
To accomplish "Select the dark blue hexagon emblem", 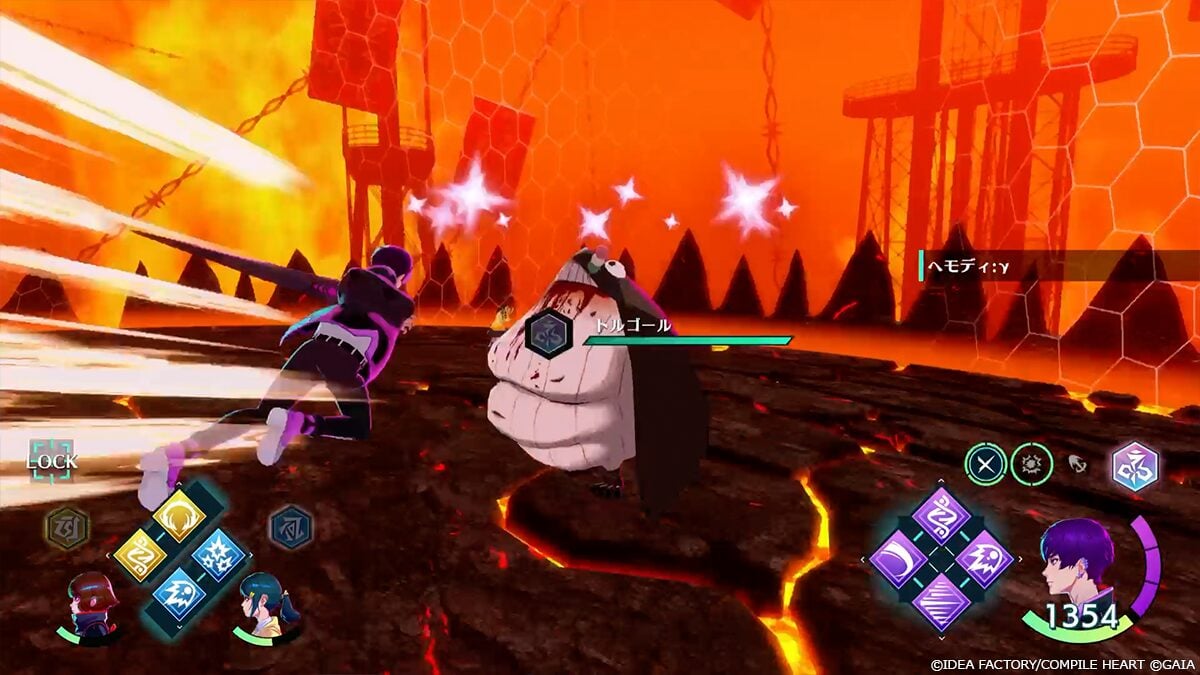I will [291, 527].
